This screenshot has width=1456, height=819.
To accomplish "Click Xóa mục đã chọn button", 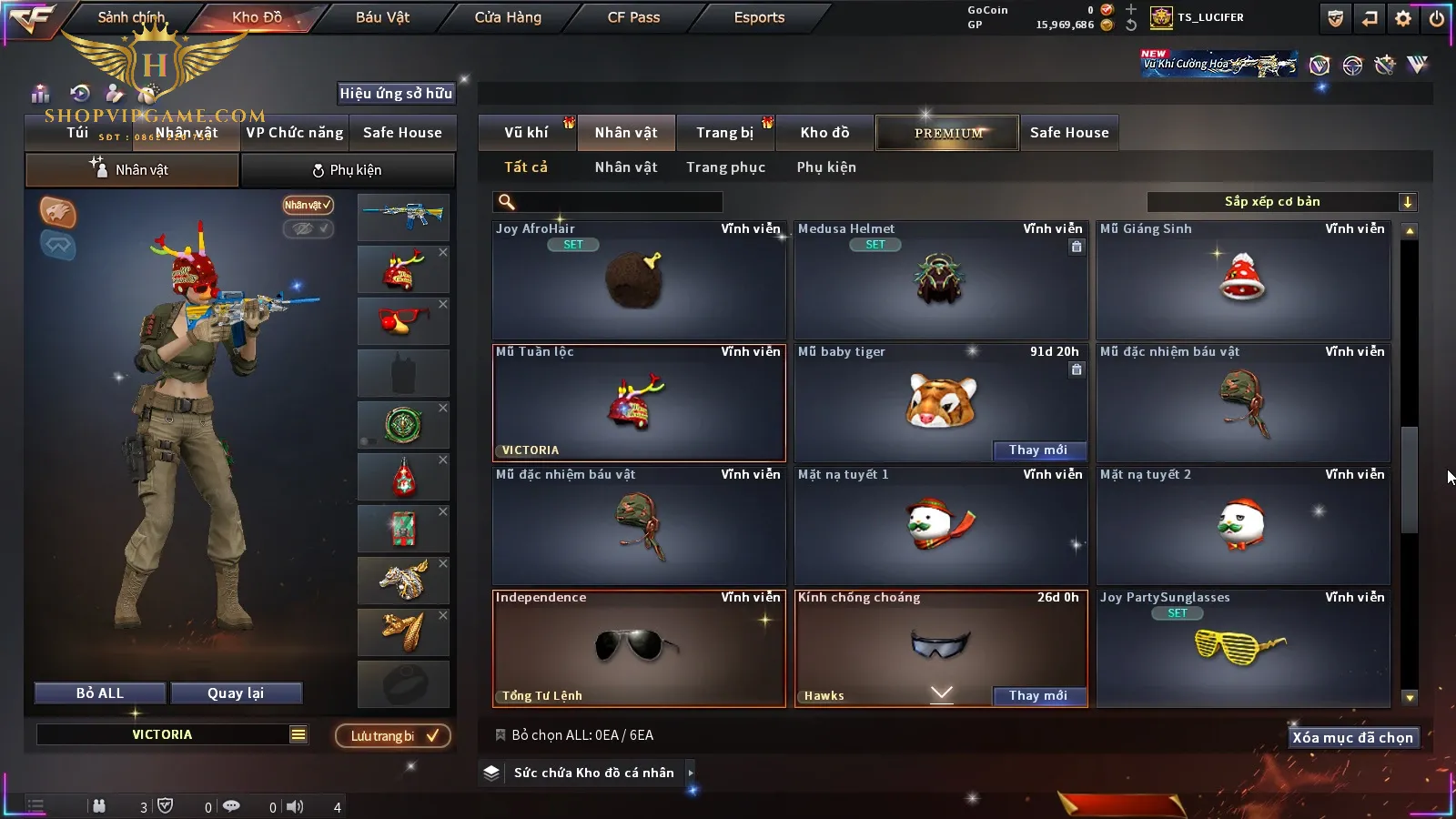I will [x=1352, y=738].
